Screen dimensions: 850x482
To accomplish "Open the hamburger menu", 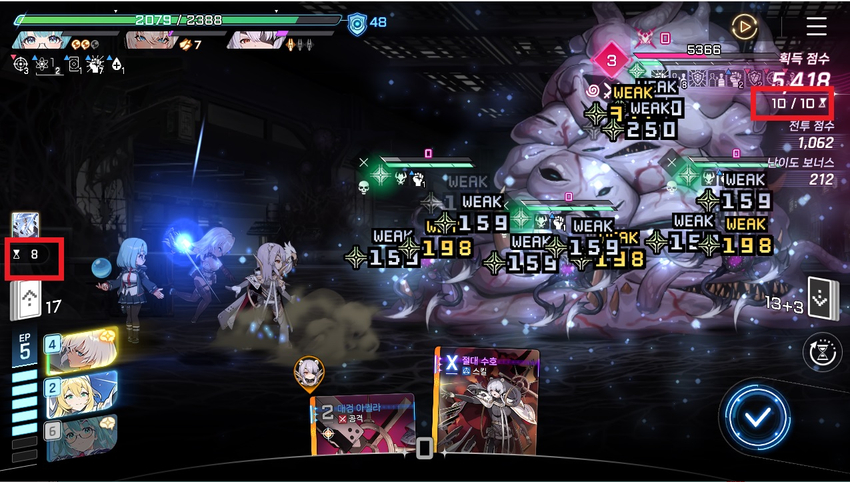I will 817,26.
